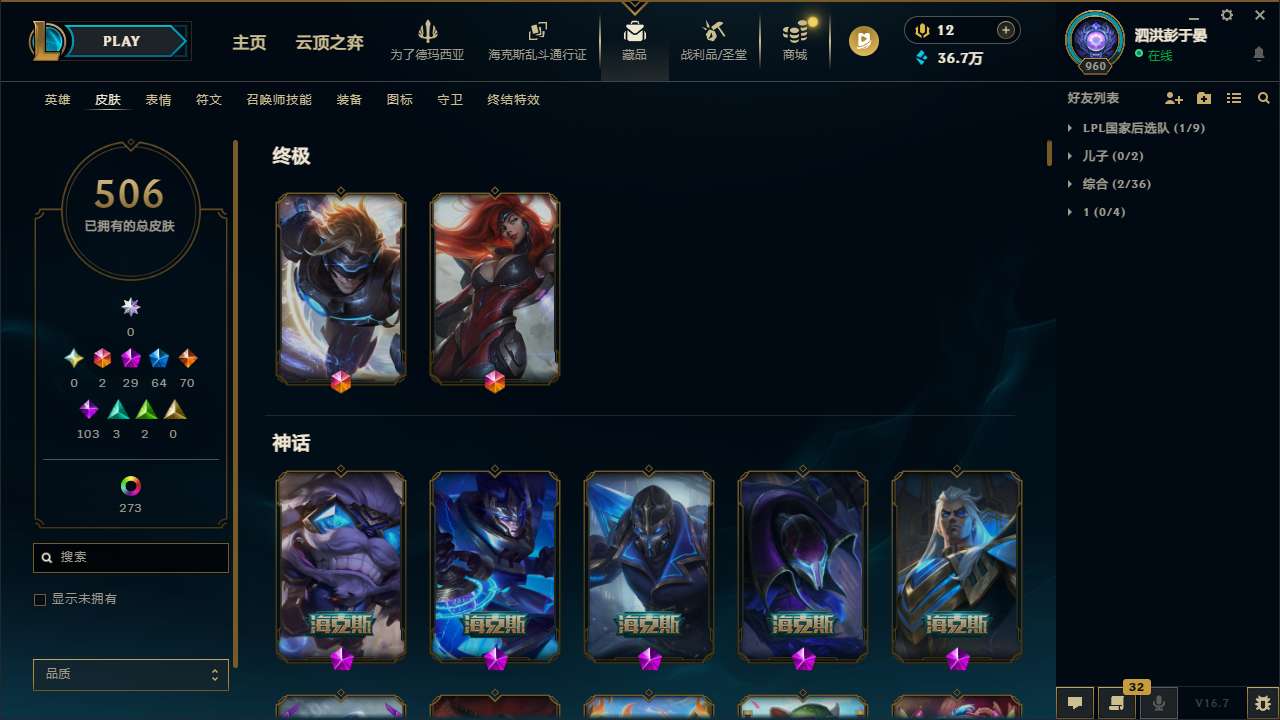Screen dimensions: 1280x720
Task: Toggle the voice microphone near the 12 counter
Action: tap(920, 29)
